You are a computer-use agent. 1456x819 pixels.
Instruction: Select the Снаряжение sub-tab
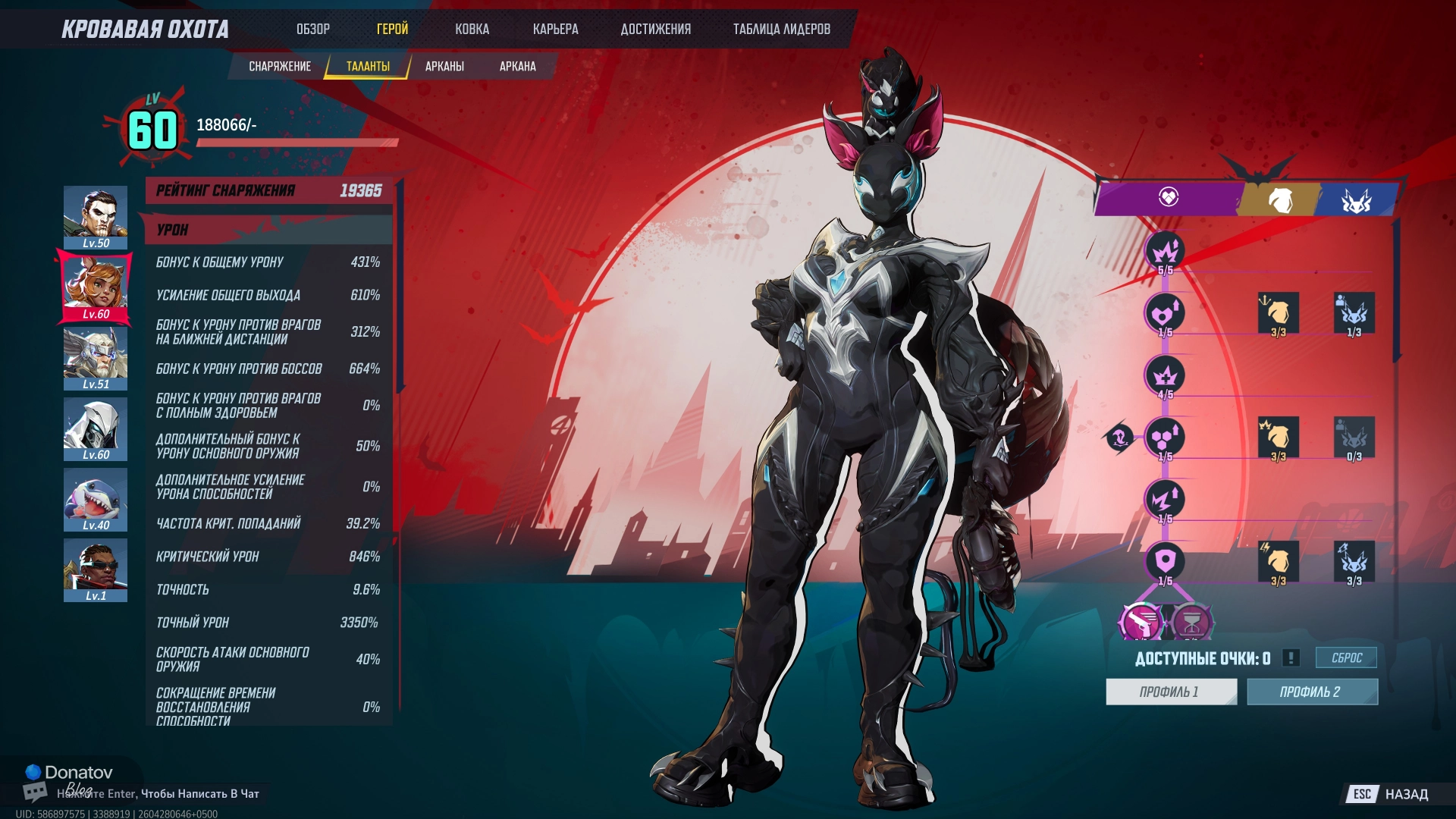[x=280, y=67]
